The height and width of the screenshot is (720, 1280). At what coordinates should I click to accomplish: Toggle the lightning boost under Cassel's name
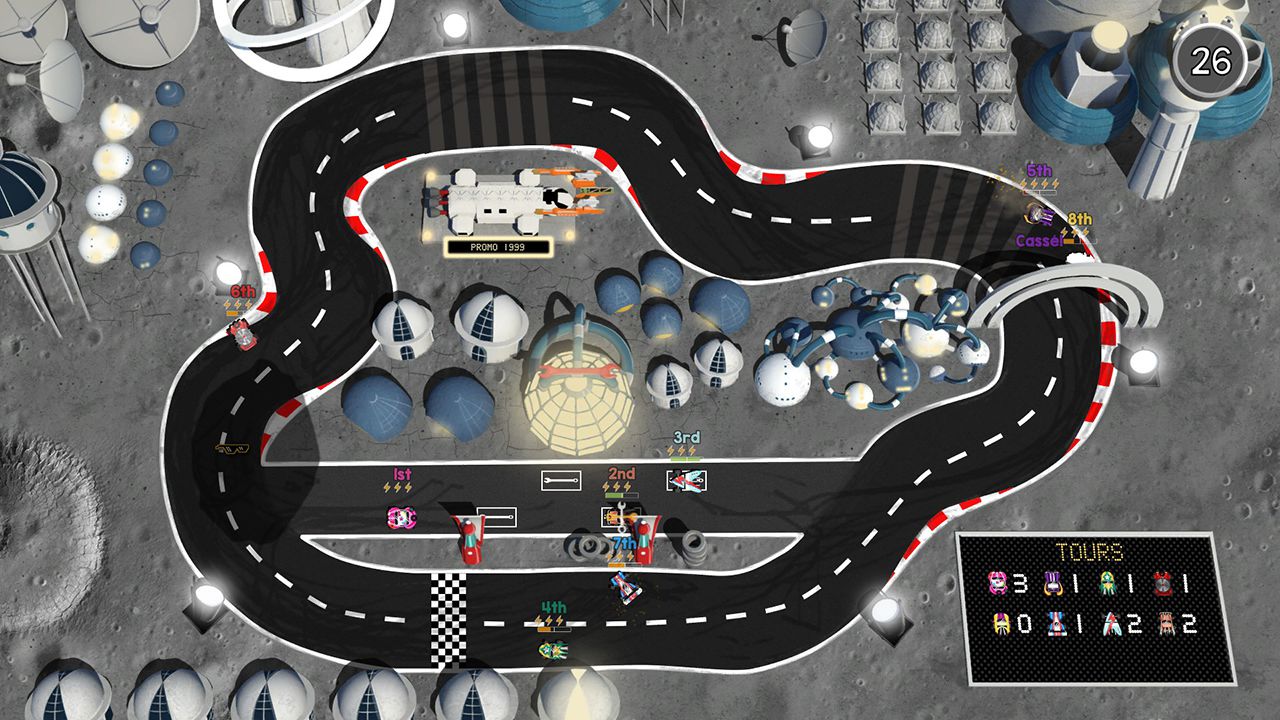tap(1064, 230)
